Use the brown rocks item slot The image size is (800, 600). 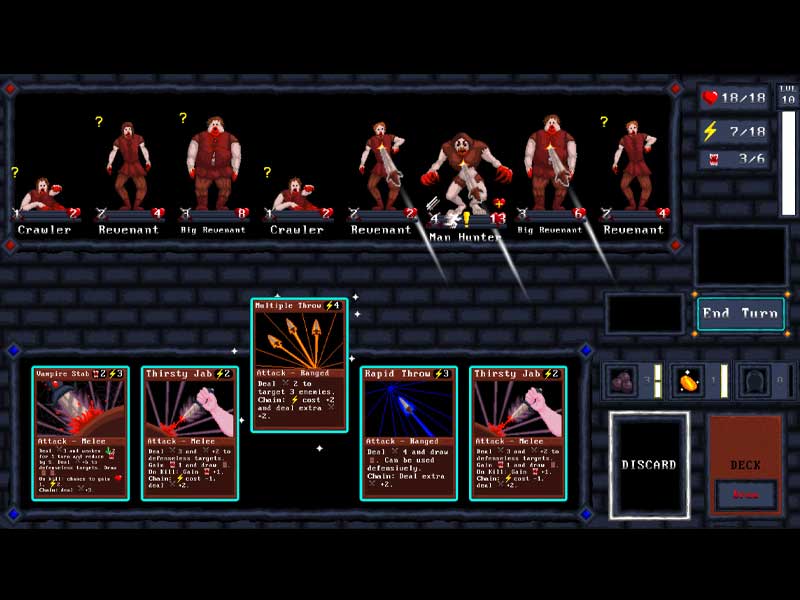point(624,380)
